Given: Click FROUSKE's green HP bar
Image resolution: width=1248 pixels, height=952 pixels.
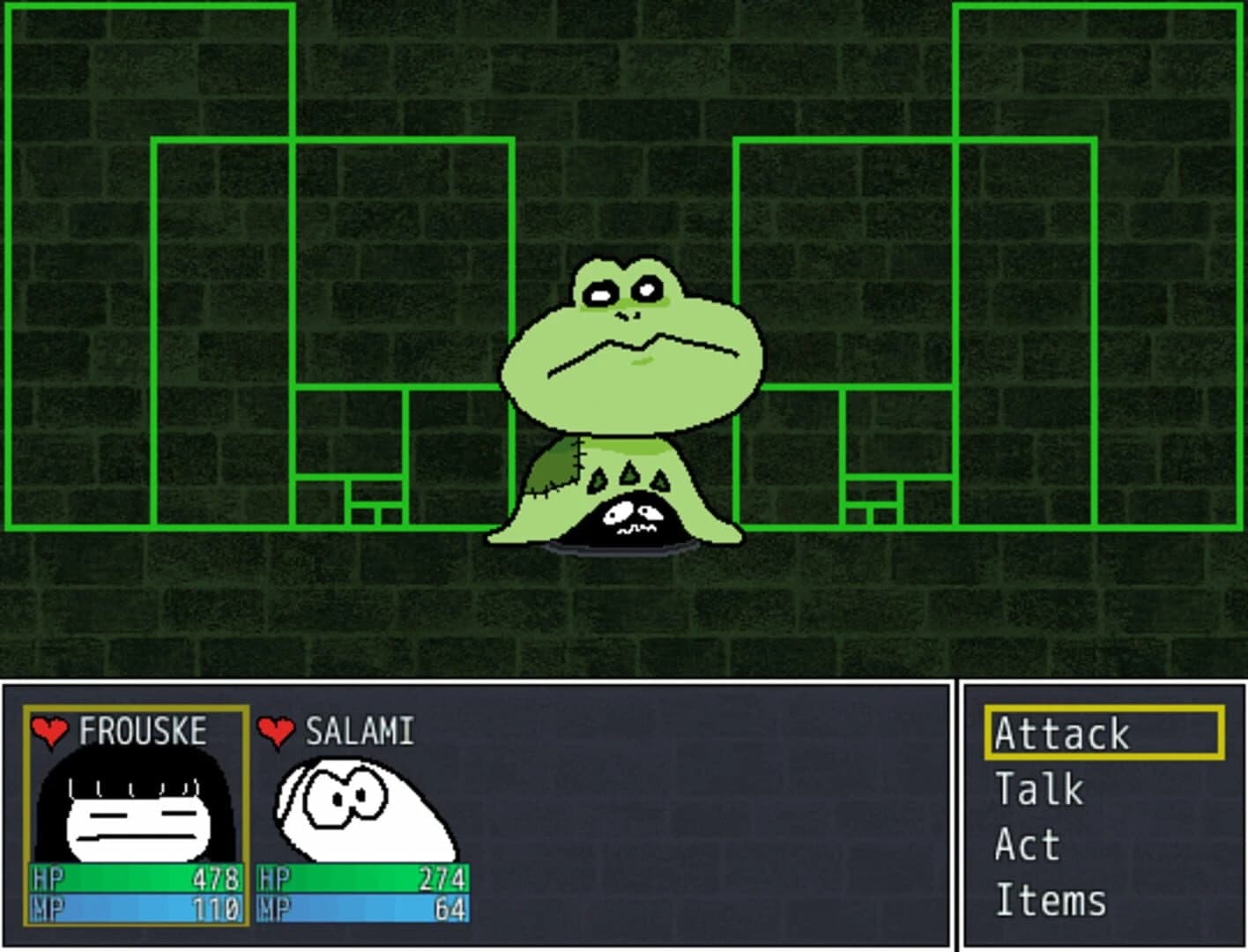Looking at the screenshot, I should (x=132, y=877).
